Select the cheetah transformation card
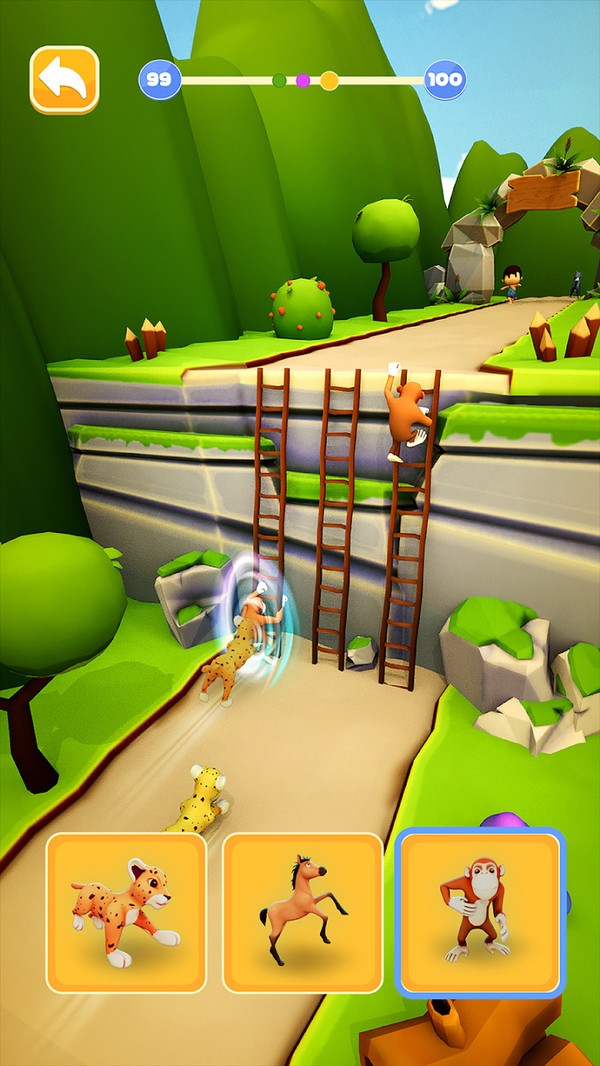The width and height of the screenshot is (600, 1066). pyautogui.click(x=126, y=912)
